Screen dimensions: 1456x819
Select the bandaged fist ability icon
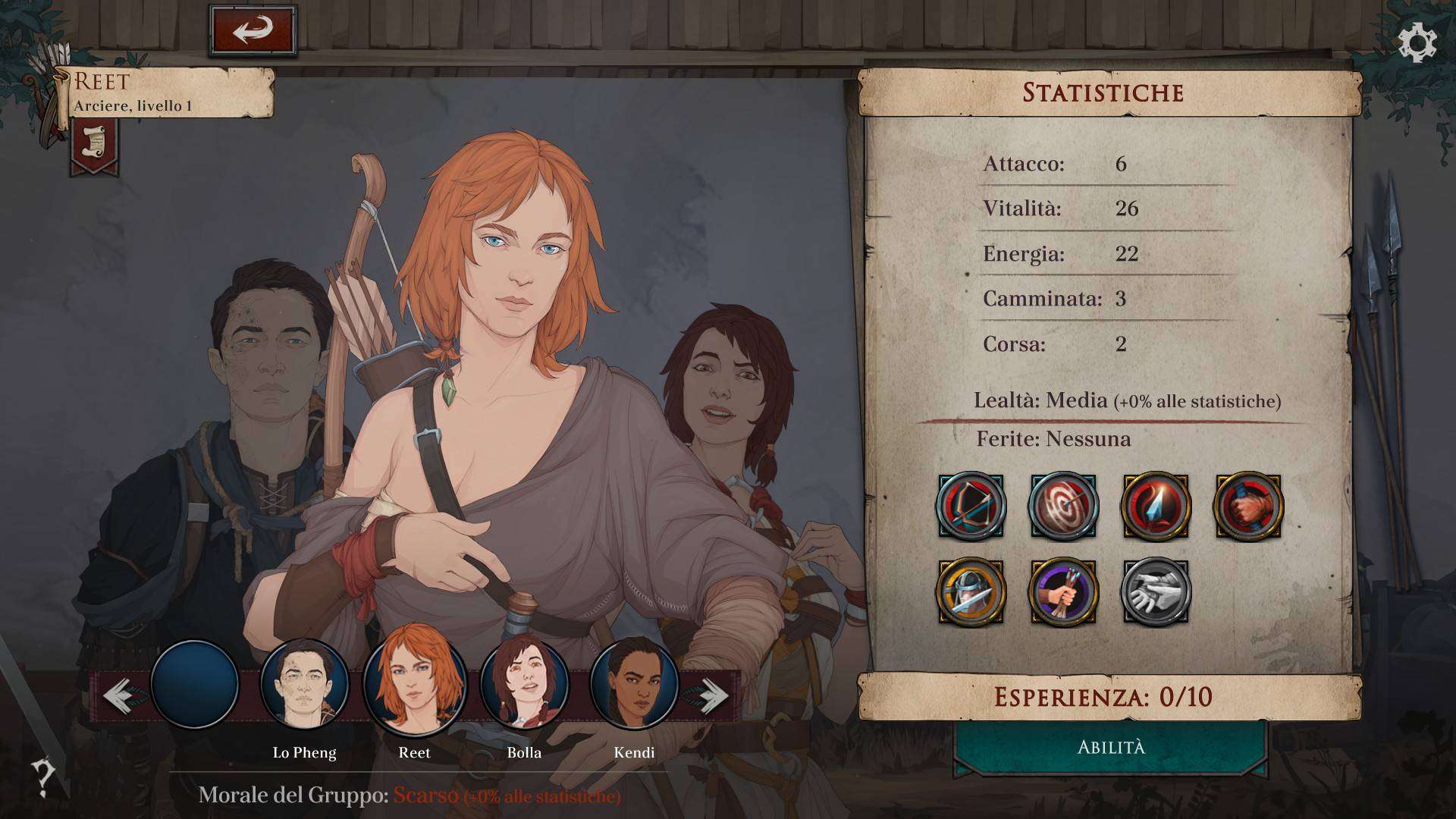click(x=1248, y=506)
